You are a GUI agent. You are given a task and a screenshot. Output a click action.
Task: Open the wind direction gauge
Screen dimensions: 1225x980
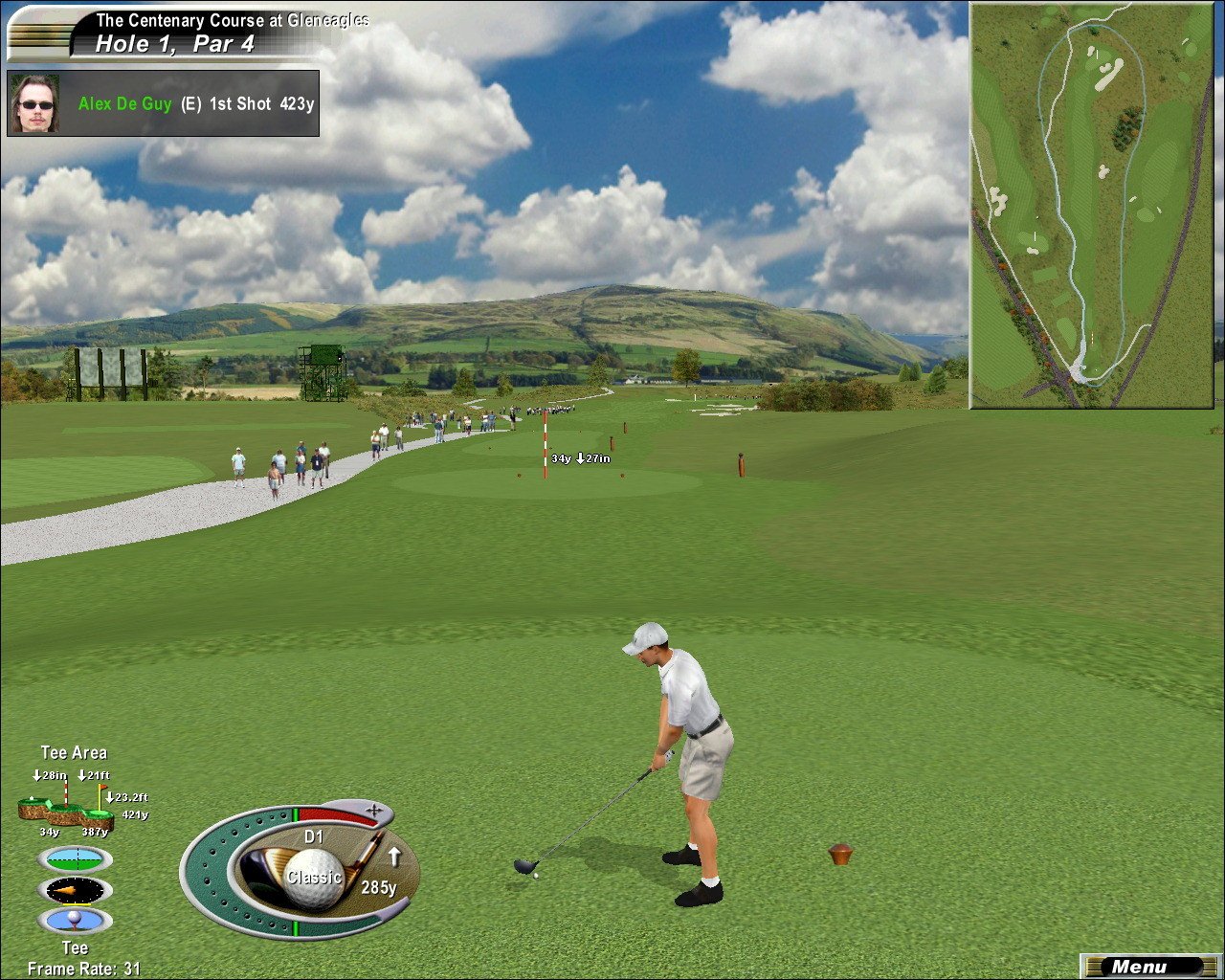click(75, 890)
